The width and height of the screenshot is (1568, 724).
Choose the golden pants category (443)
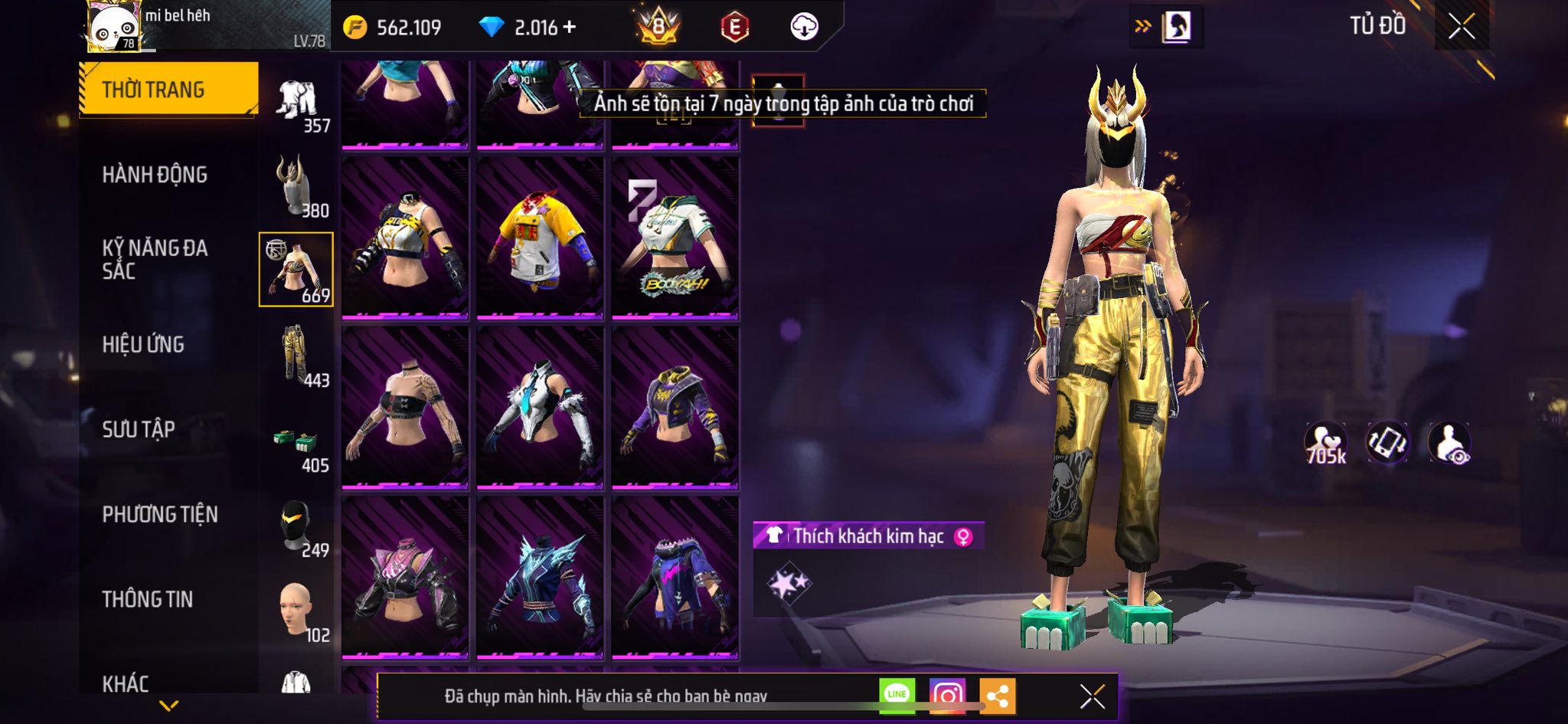coord(296,355)
